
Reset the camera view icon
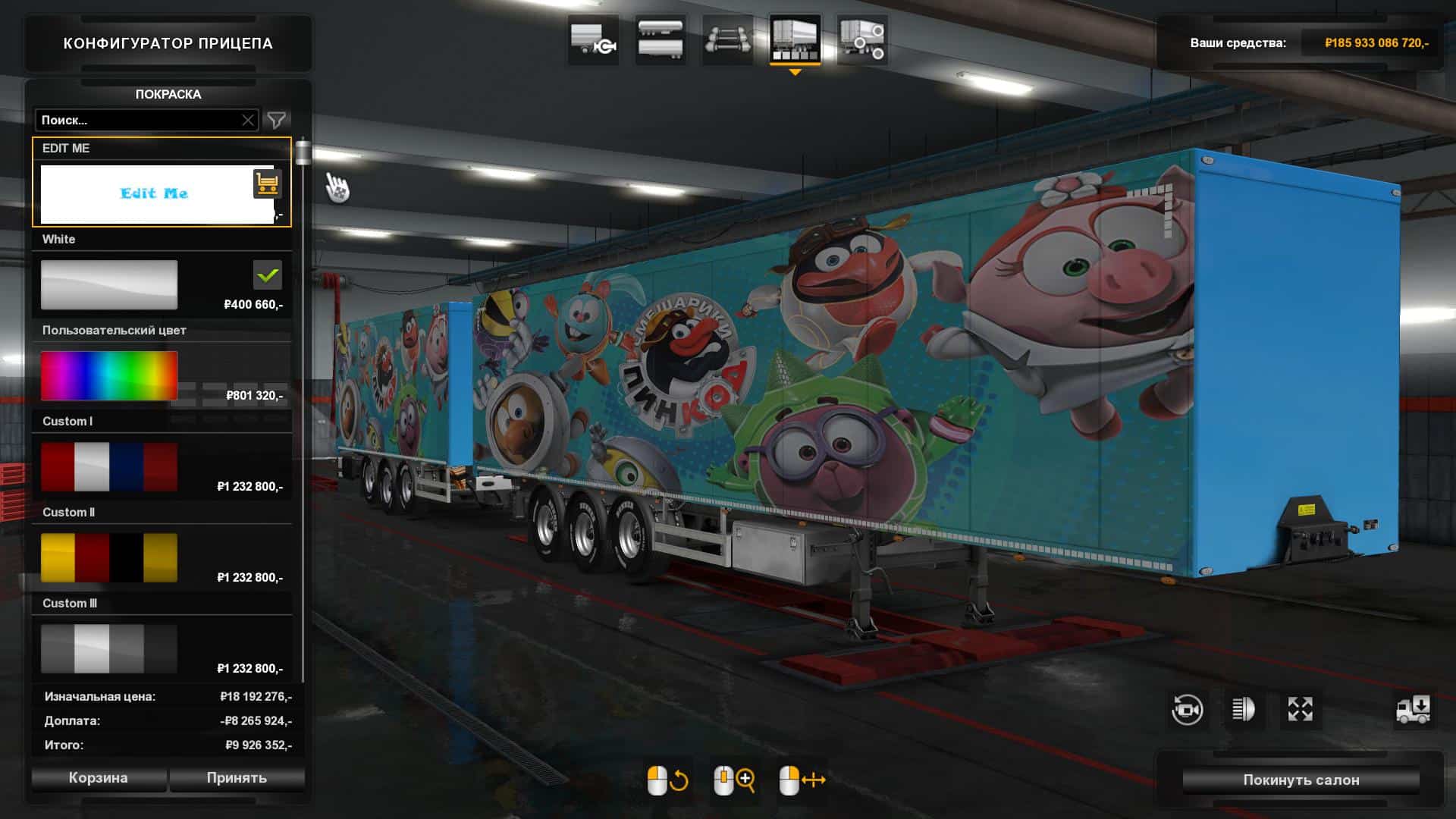click(1187, 710)
